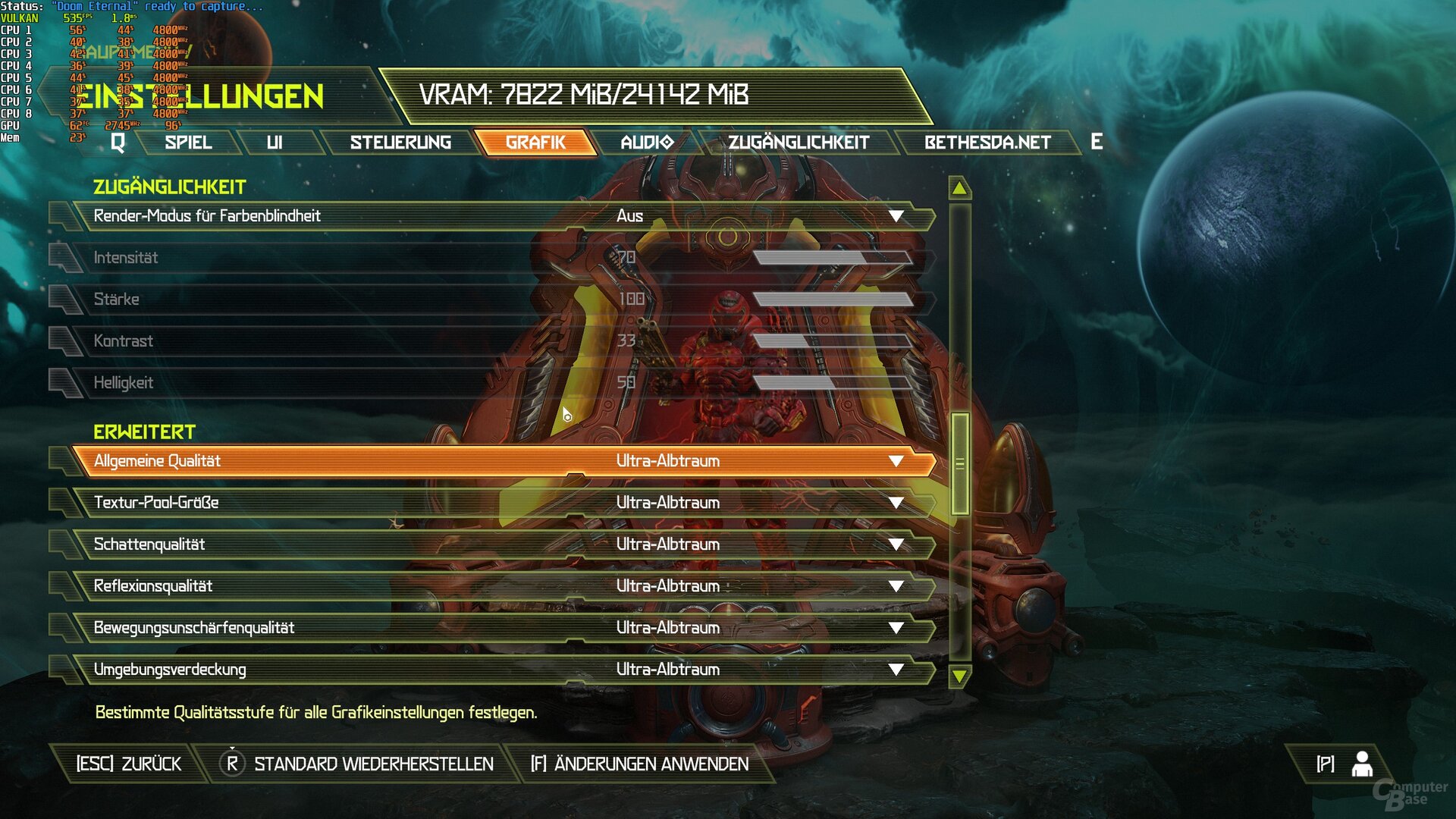The image size is (1456, 819).
Task: Adjust the Intensität slider
Action: [x=833, y=258]
